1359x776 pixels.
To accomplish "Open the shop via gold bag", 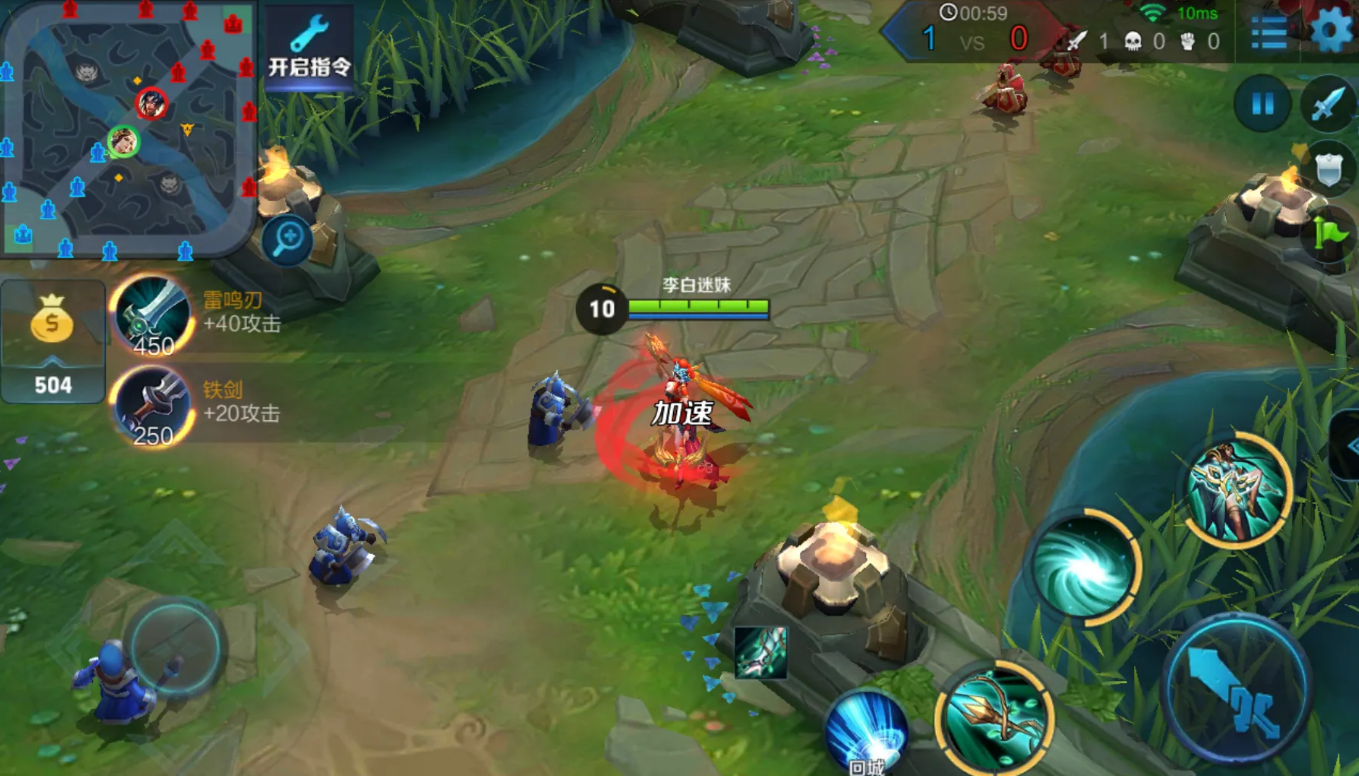I will pyautogui.click(x=53, y=341).
